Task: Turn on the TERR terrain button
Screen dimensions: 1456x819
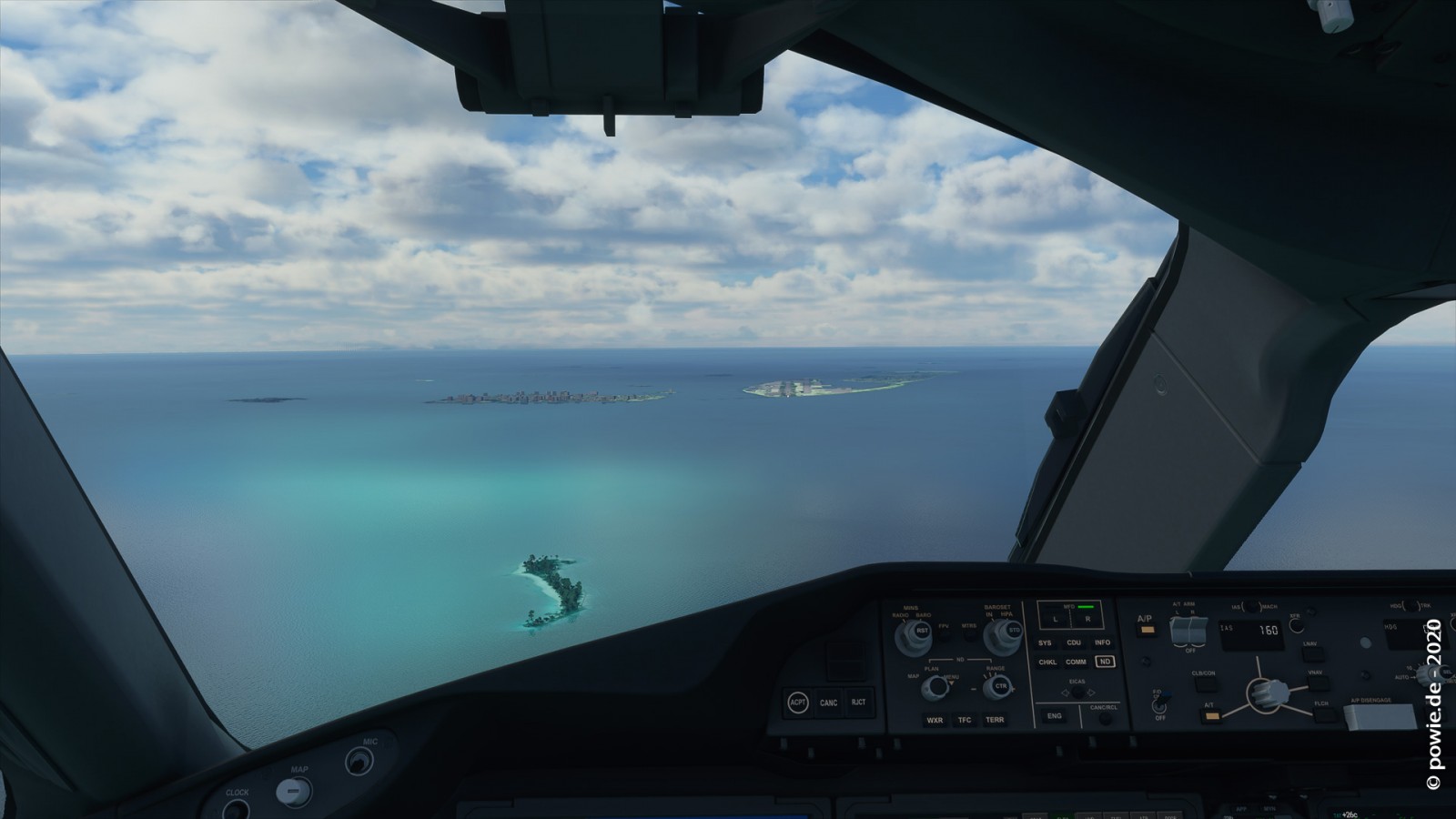Action: pyautogui.click(x=995, y=720)
